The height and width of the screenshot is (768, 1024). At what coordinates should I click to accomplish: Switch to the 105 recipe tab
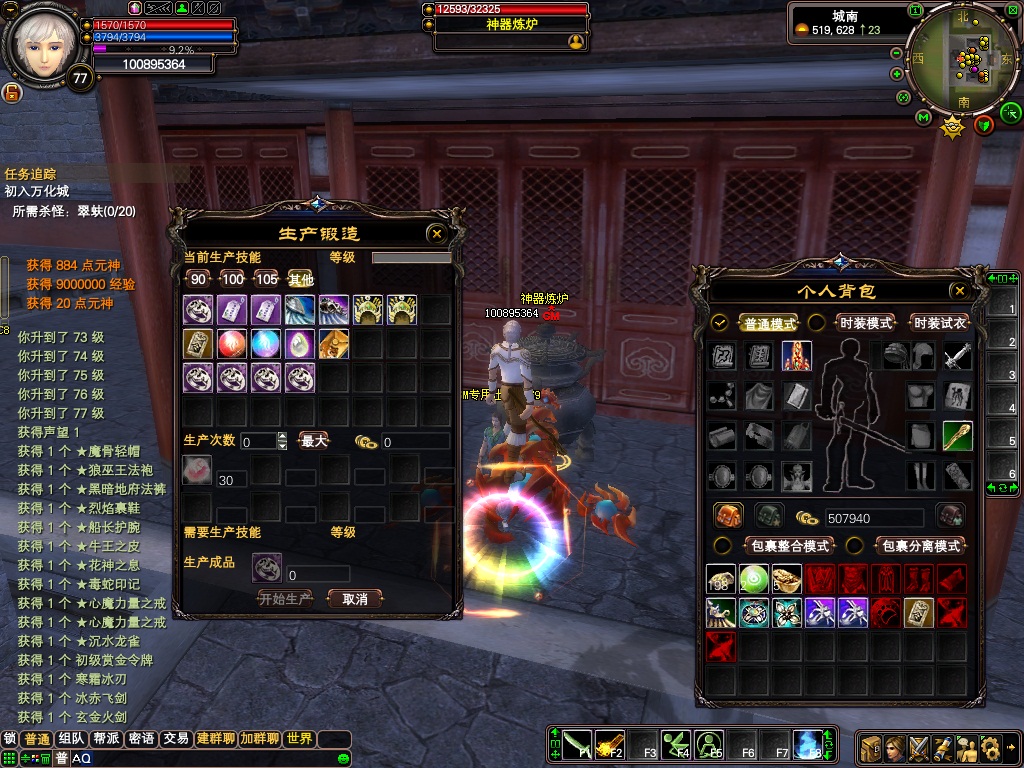pyautogui.click(x=267, y=279)
